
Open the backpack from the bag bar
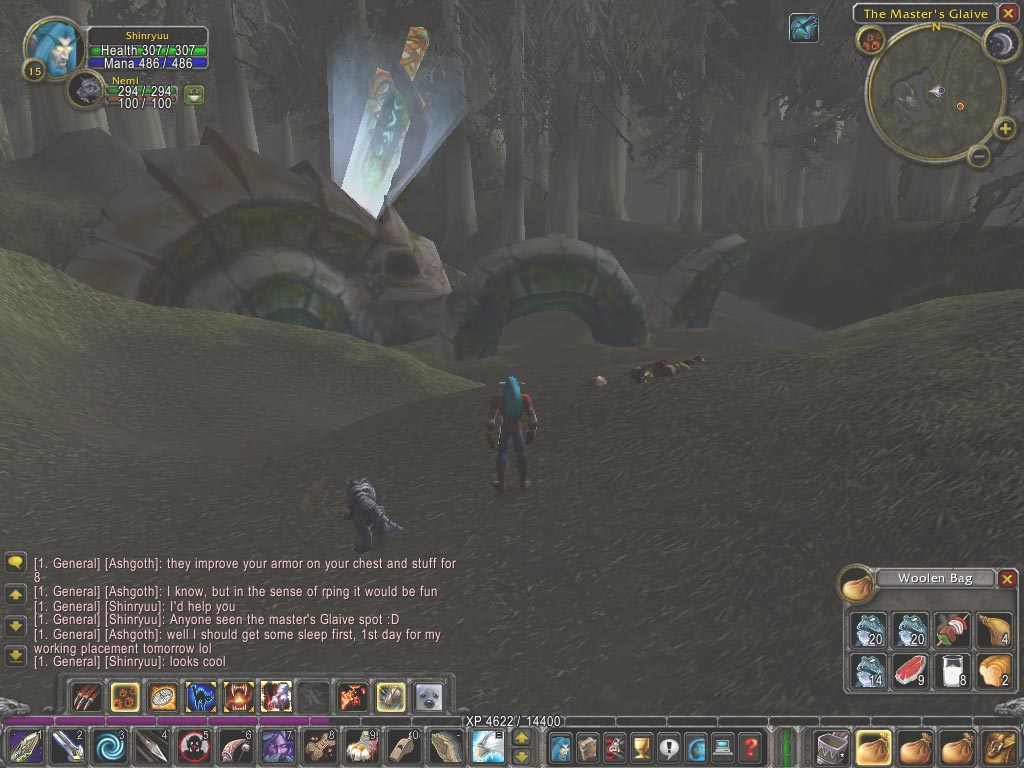click(998, 746)
